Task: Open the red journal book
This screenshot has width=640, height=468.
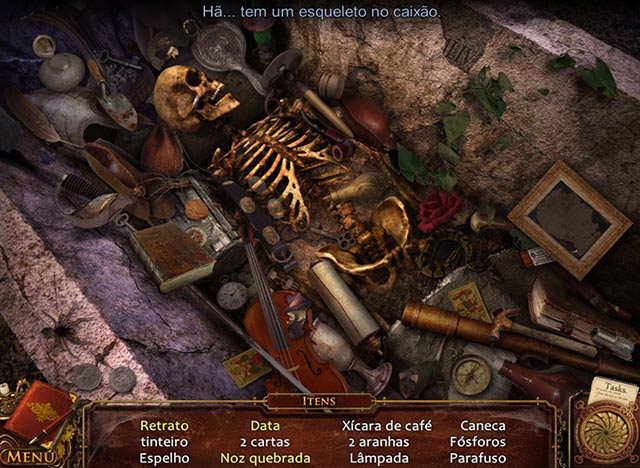Action: tap(39, 410)
